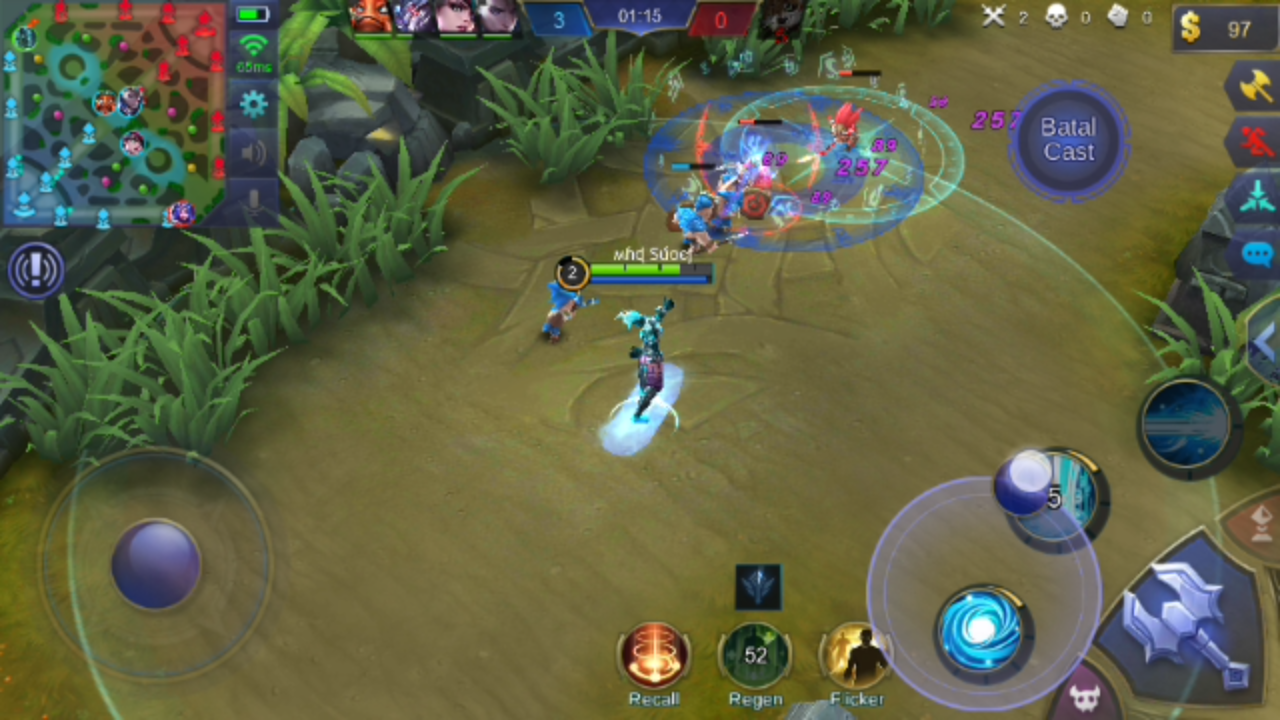Use the Regen ability
Image resolution: width=1280 pixels, height=720 pixels.
click(x=756, y=656)
